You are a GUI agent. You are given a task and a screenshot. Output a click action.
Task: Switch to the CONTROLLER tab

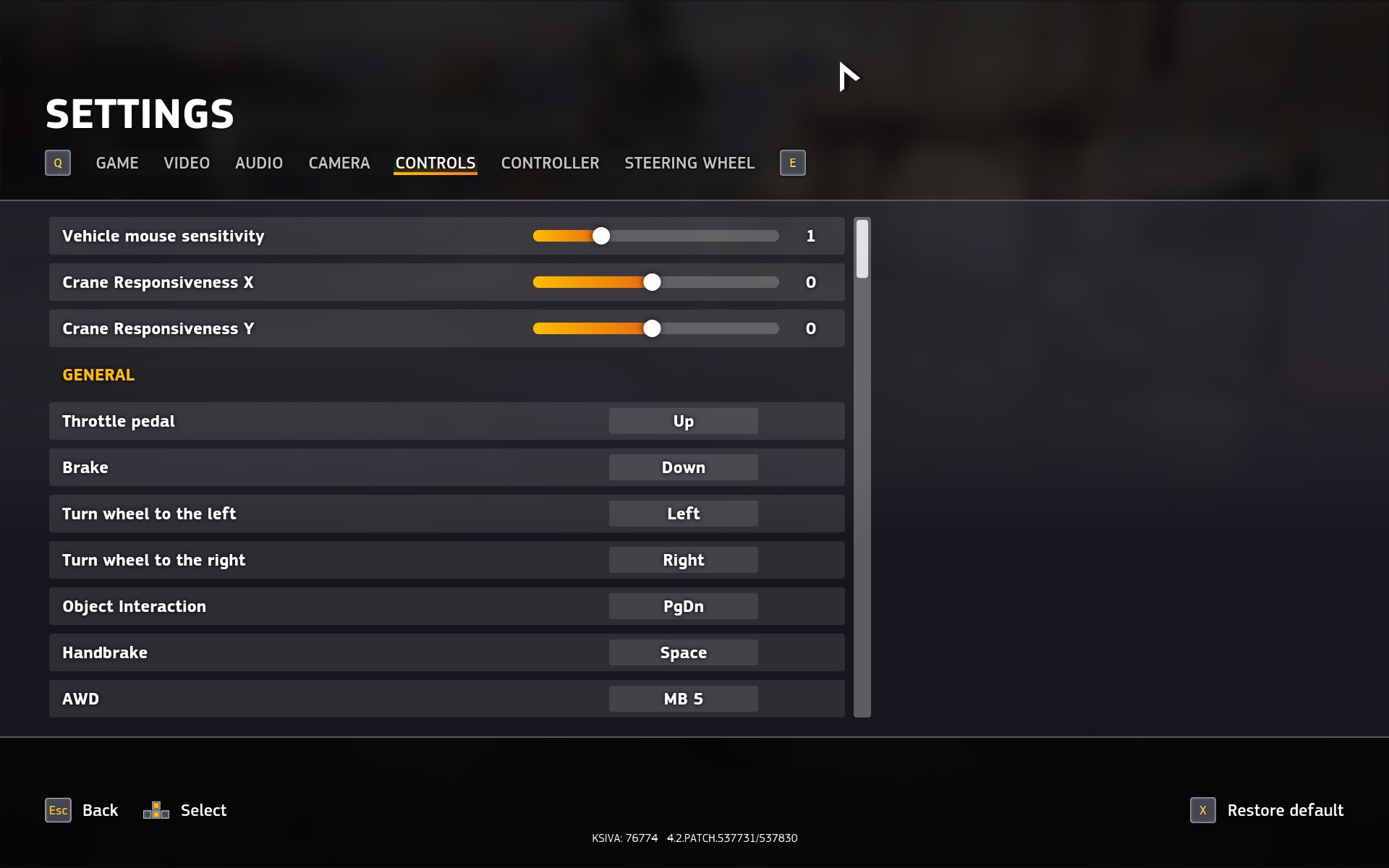pos(550,163)
